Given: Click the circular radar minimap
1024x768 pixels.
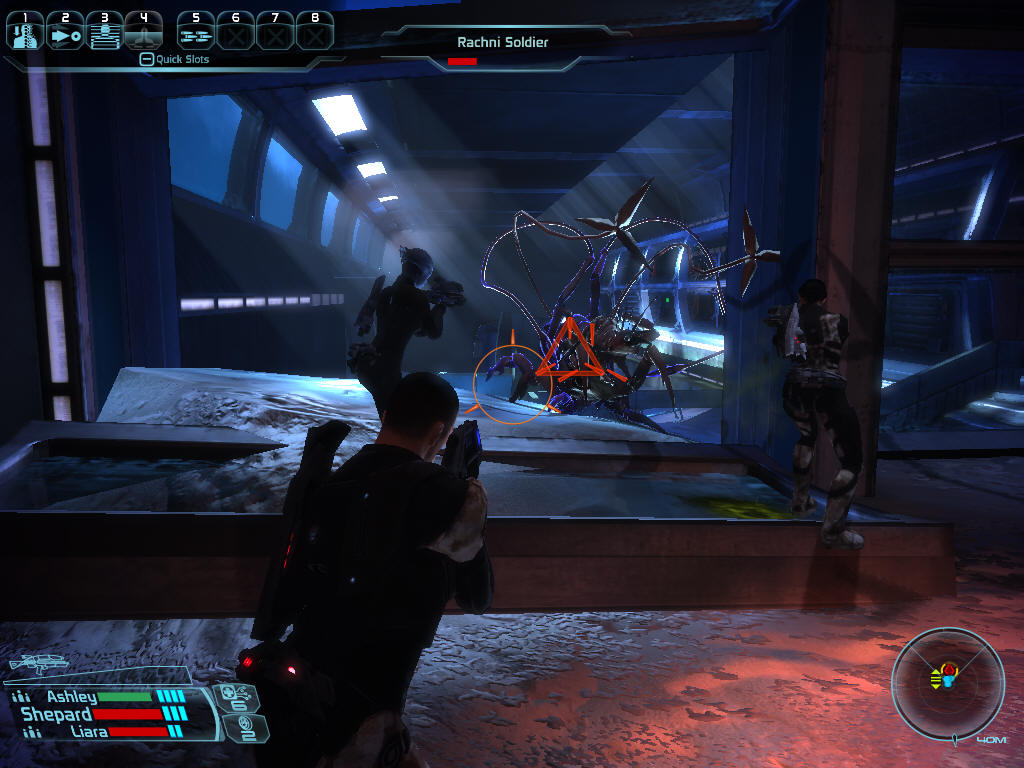Looking at the screenshot, I should 946,683.
